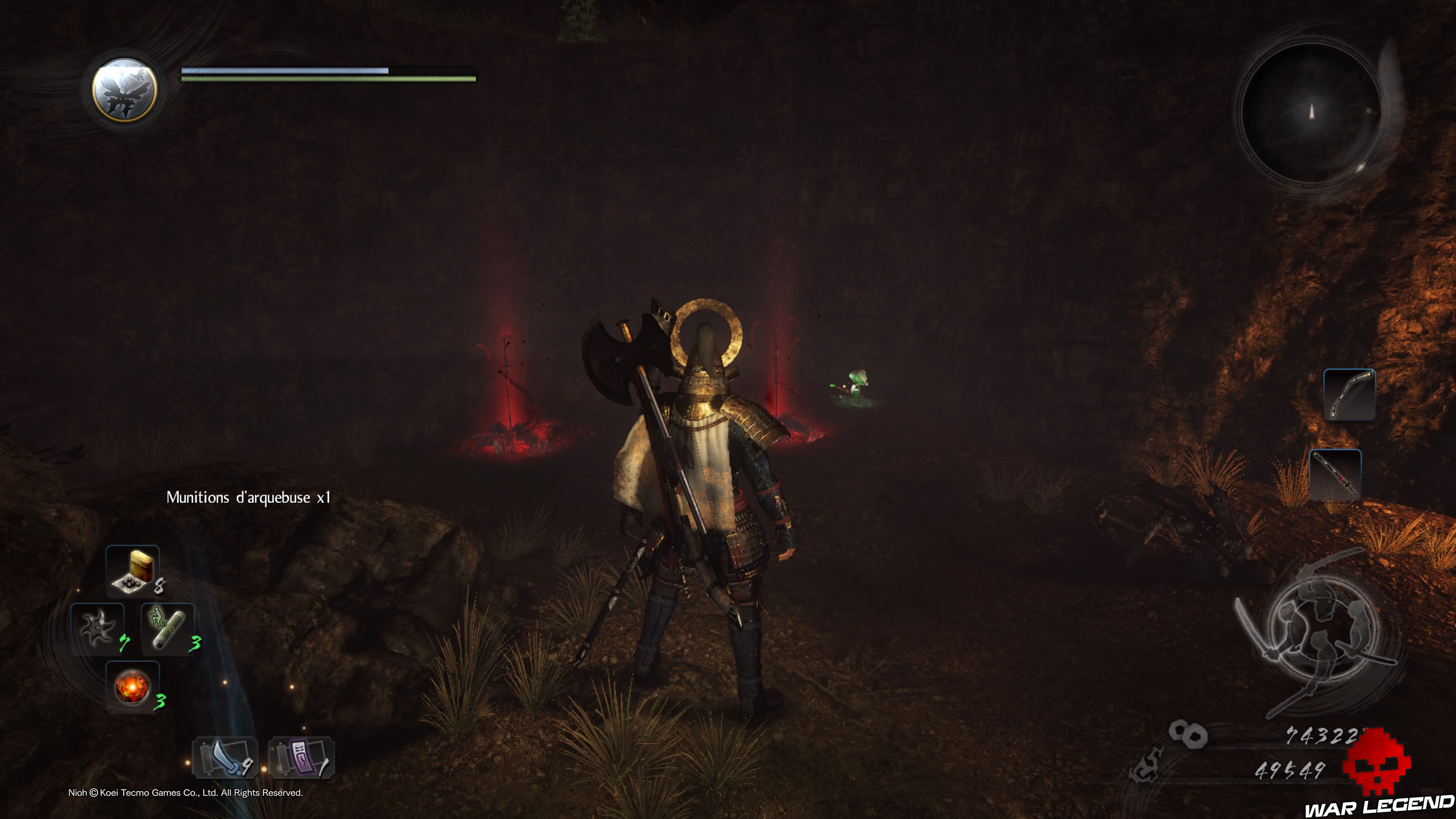Use the red fire orb item

132,687
